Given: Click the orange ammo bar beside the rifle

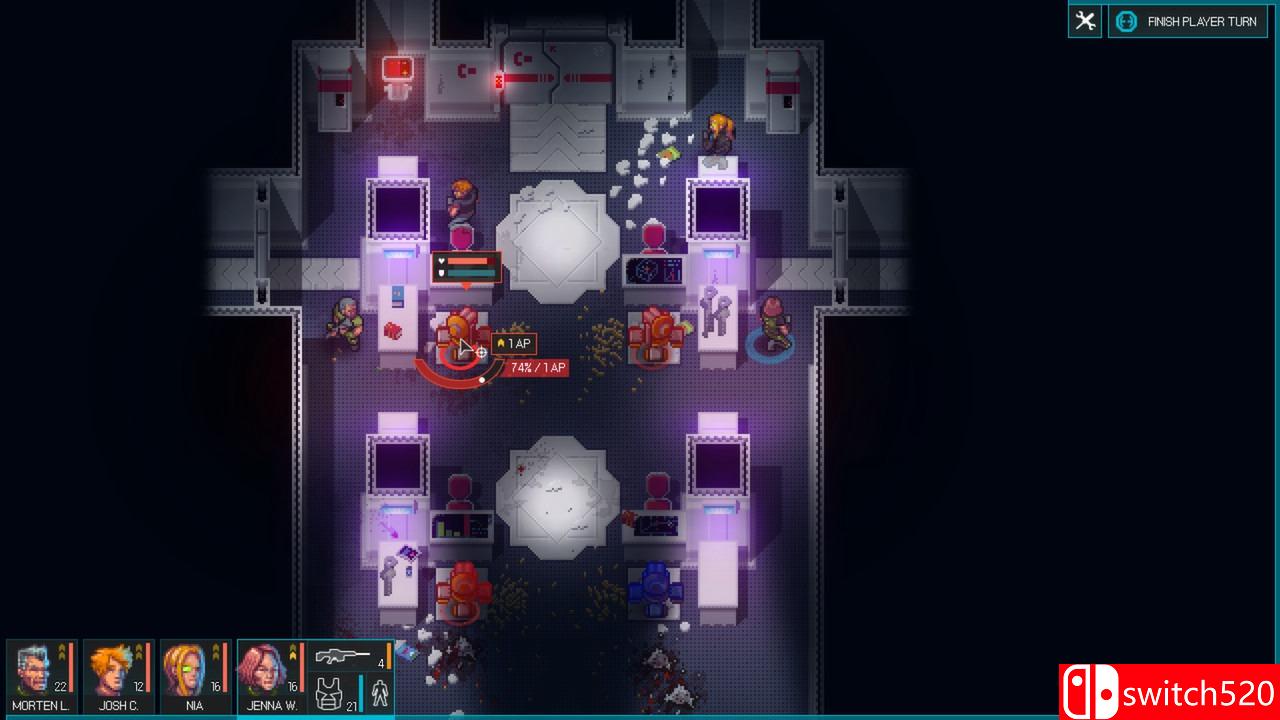Looking at the screenshot, I should pyautogui.click(x=387, y=656).
